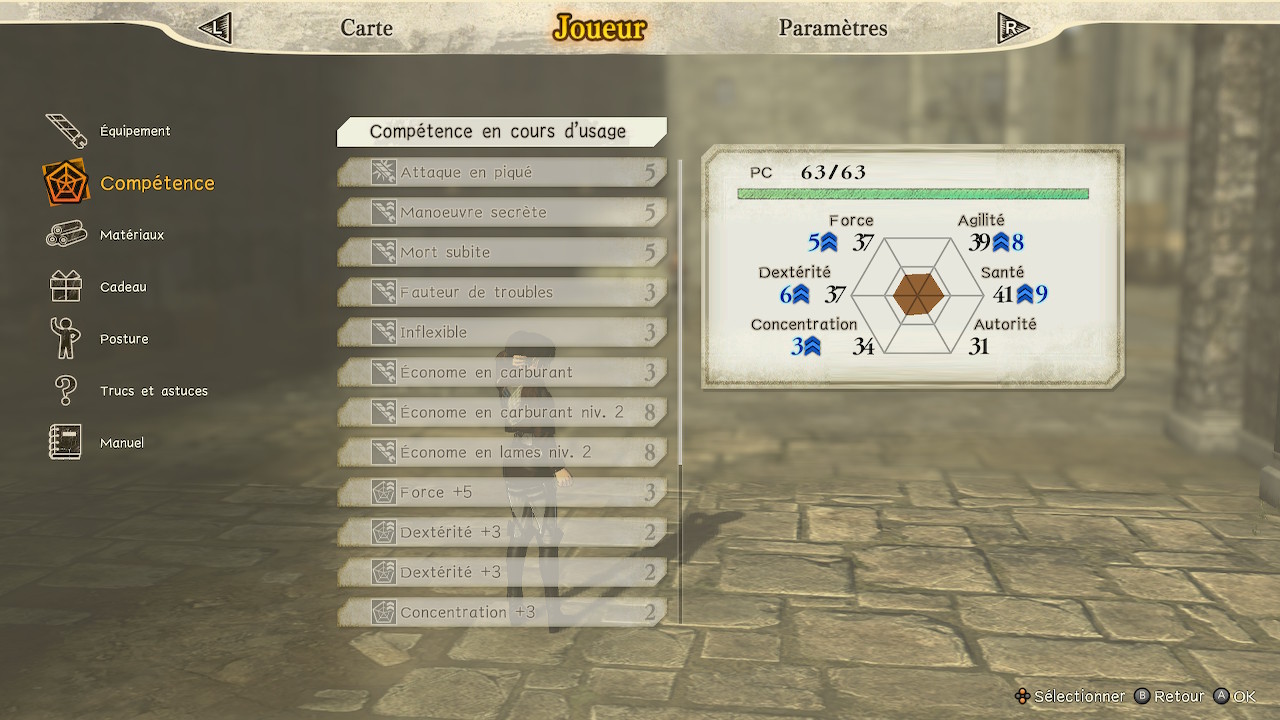Choose the Économe en lames niv. 2 skill
The image size is (1280, 720).
(x=502, y=452)
